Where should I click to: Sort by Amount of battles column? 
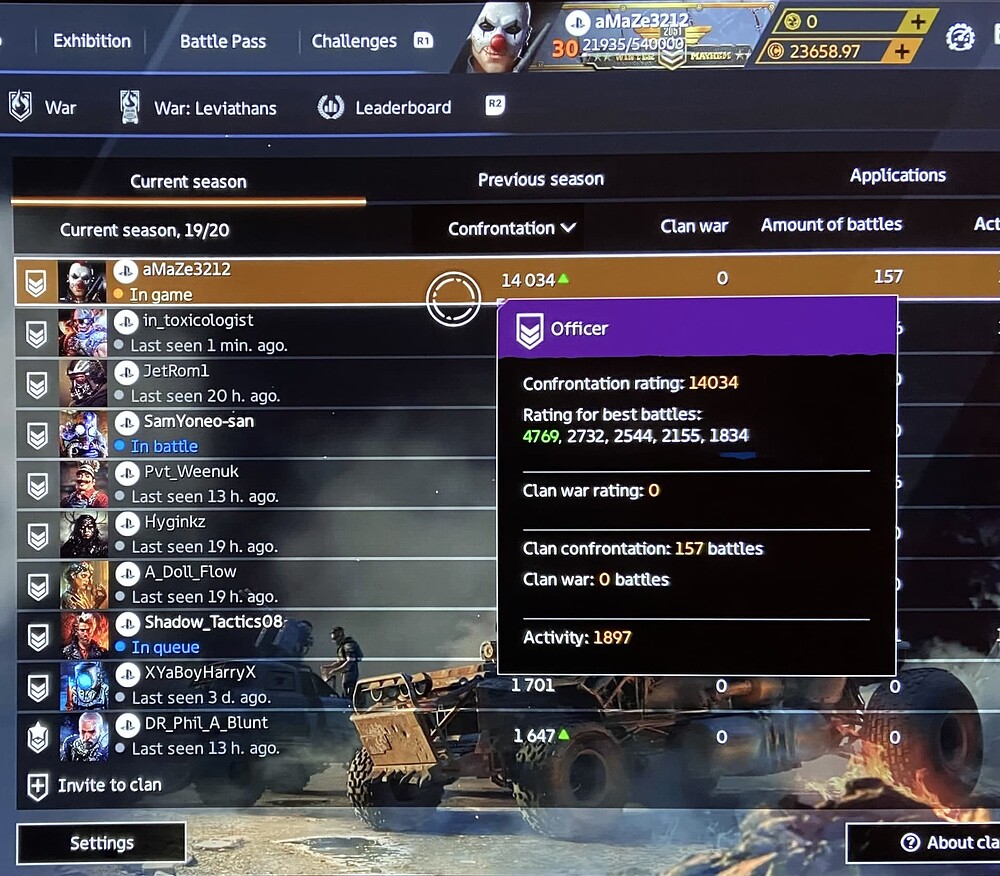[x=831, y=225]
